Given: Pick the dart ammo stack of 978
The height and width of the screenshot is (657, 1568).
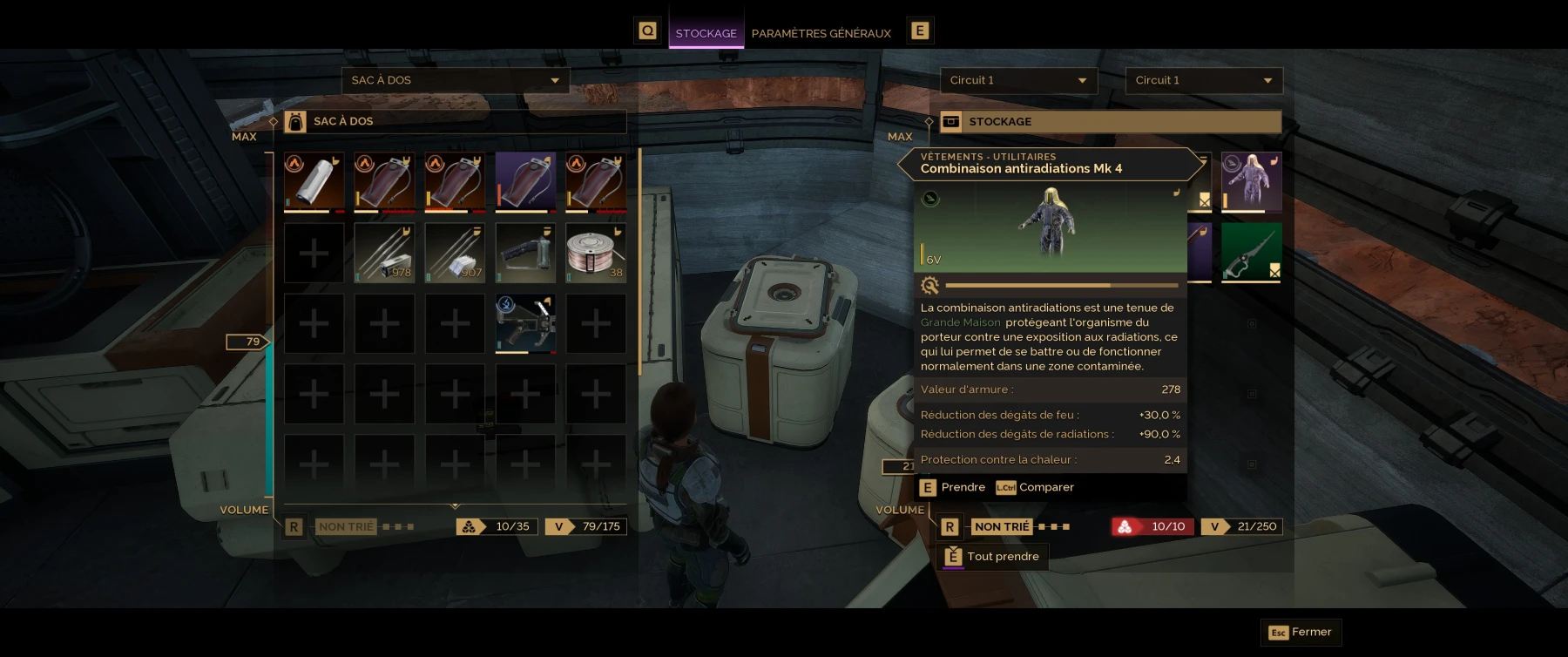Looking at the screenshot, I should [x=384, y=253].
